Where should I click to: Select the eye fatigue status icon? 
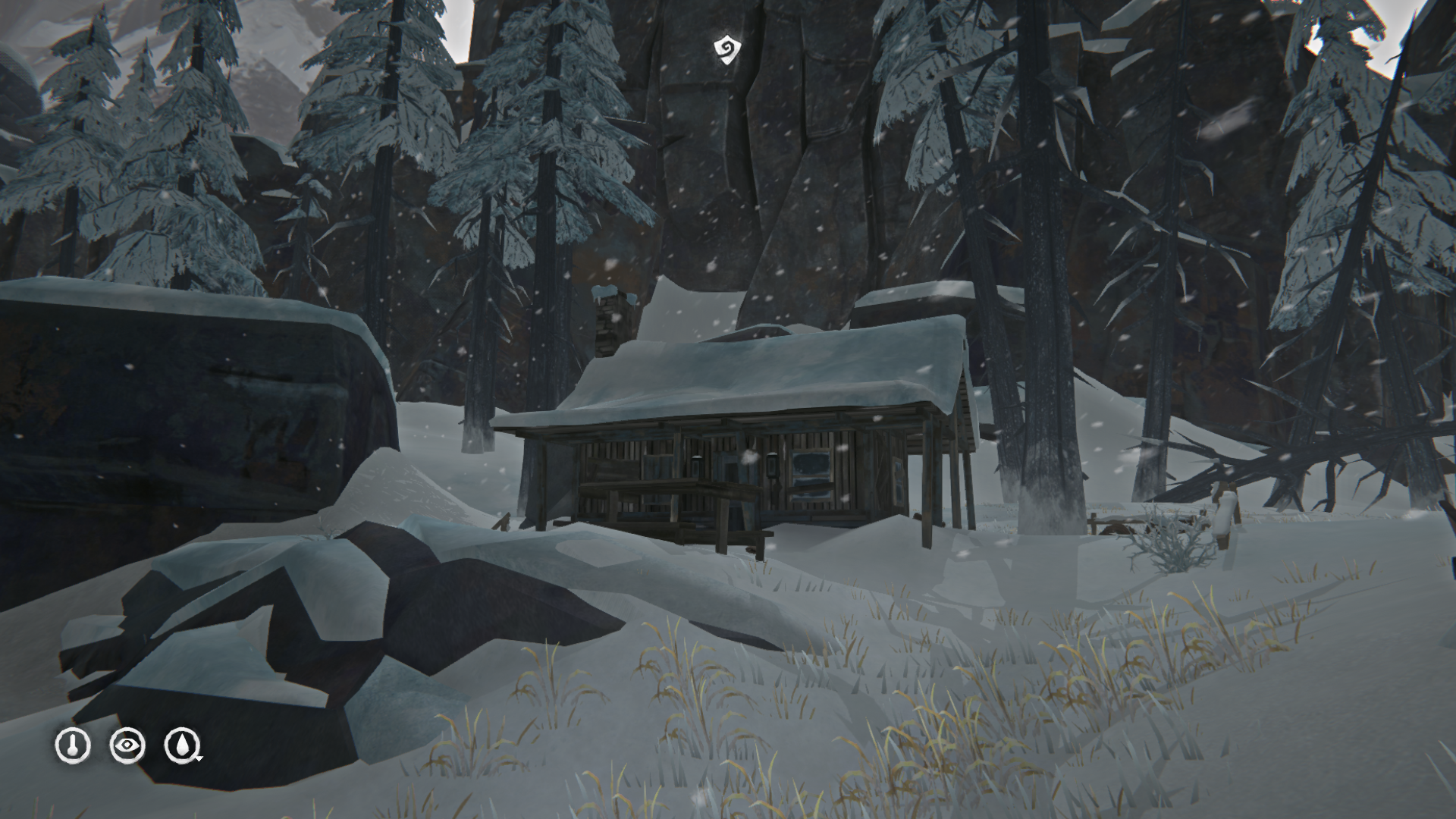(127, 746)
